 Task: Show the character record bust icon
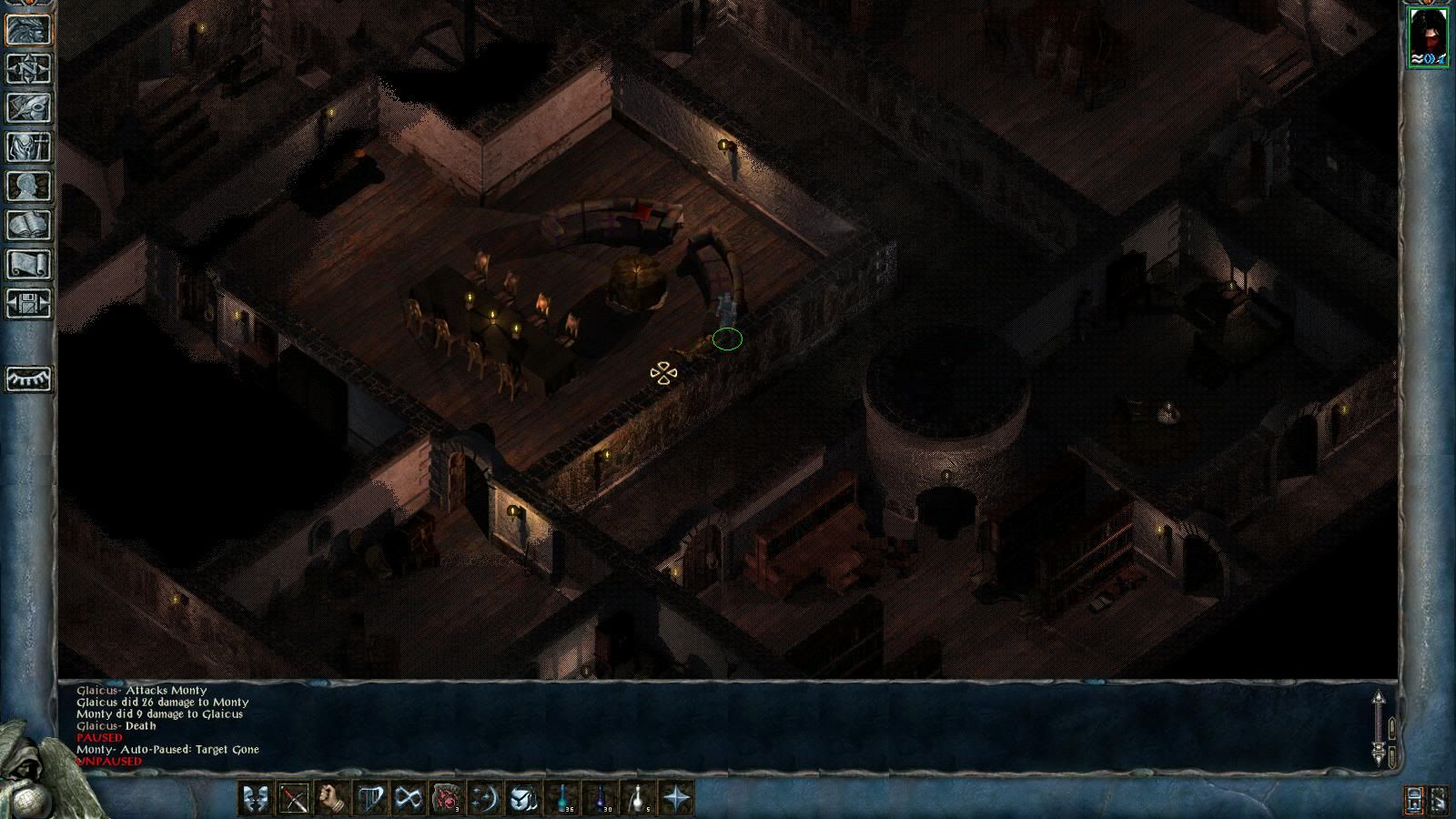point(28,186)
